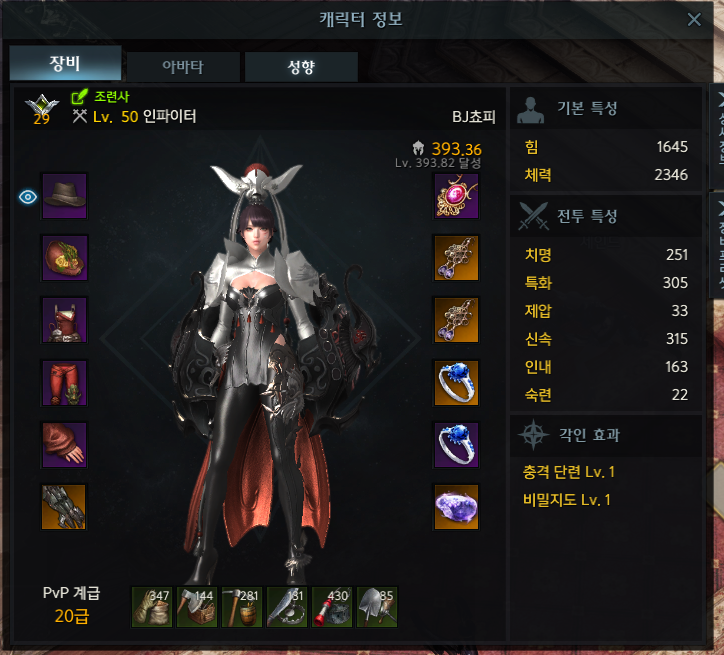Viewport: 724px width, 655px height.
Task: Select the logging axe life skill icon
Action: [x=197, y=606]
